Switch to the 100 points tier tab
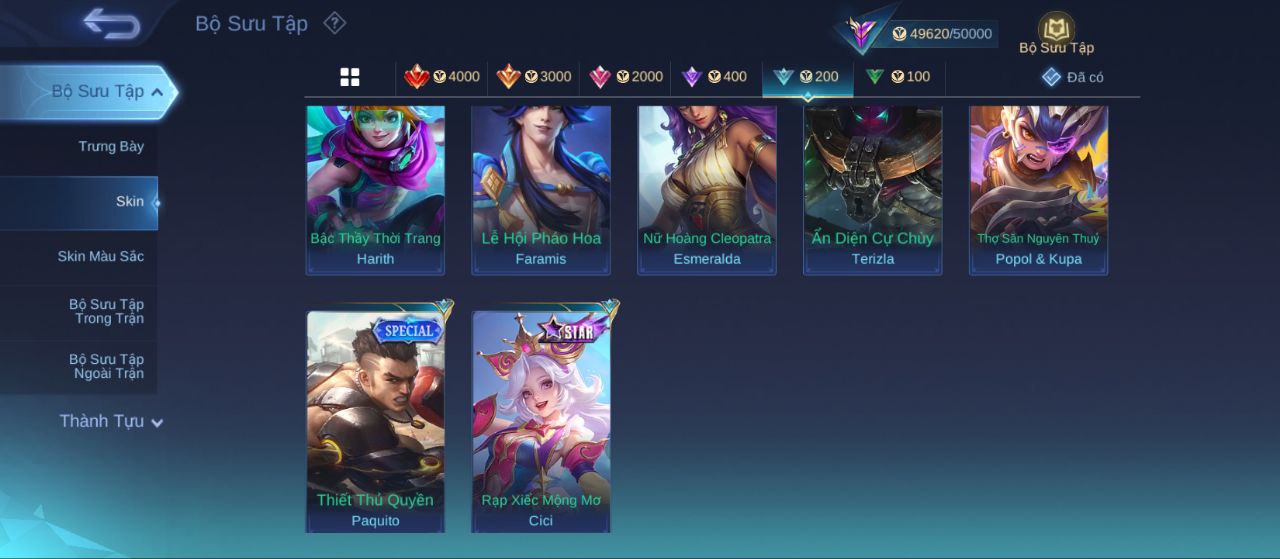1280x559 pixels. [898, 77]
